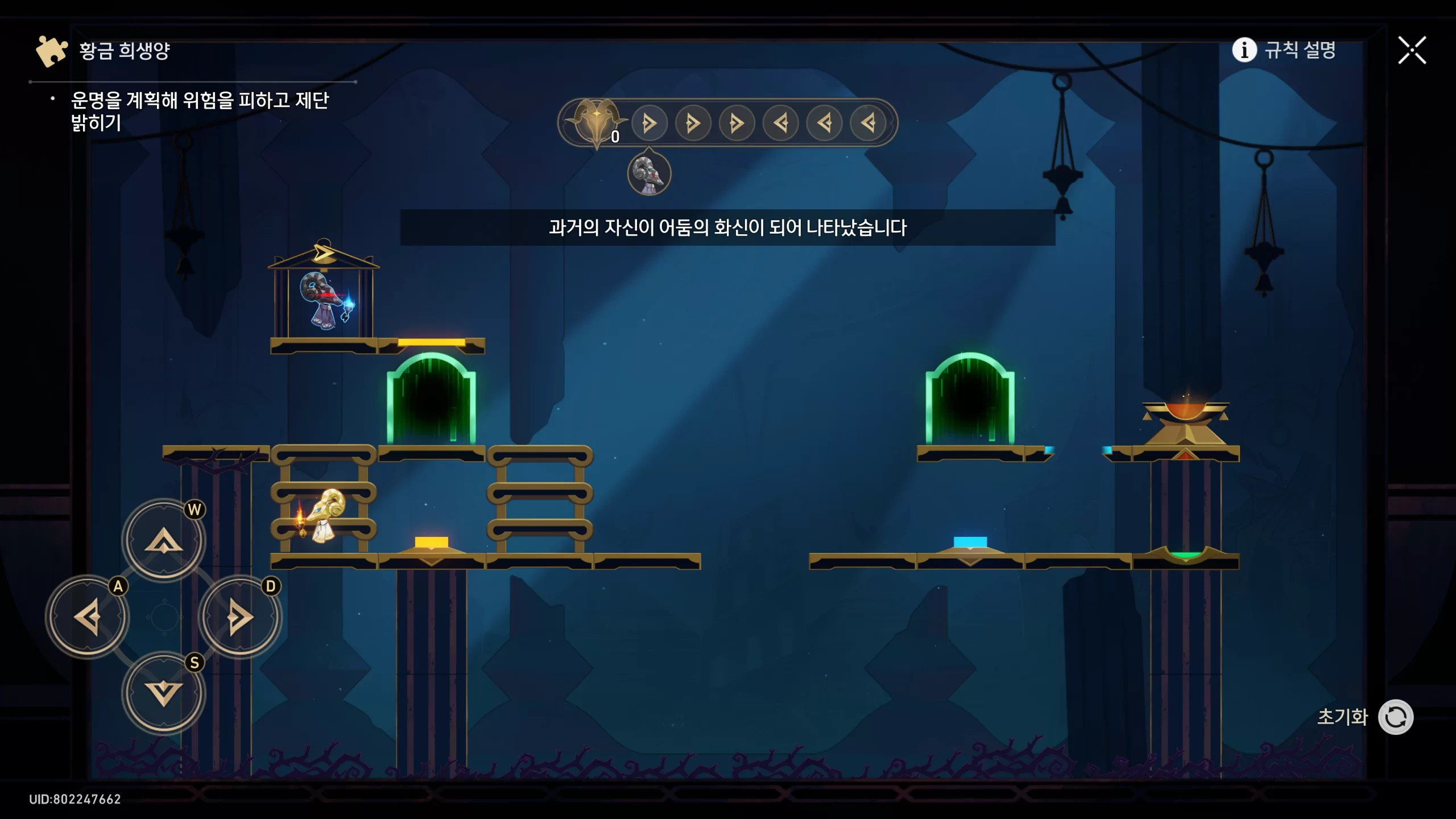Tap the left arrow movement button
This screenshot has width=1456, height=819.
88,617
